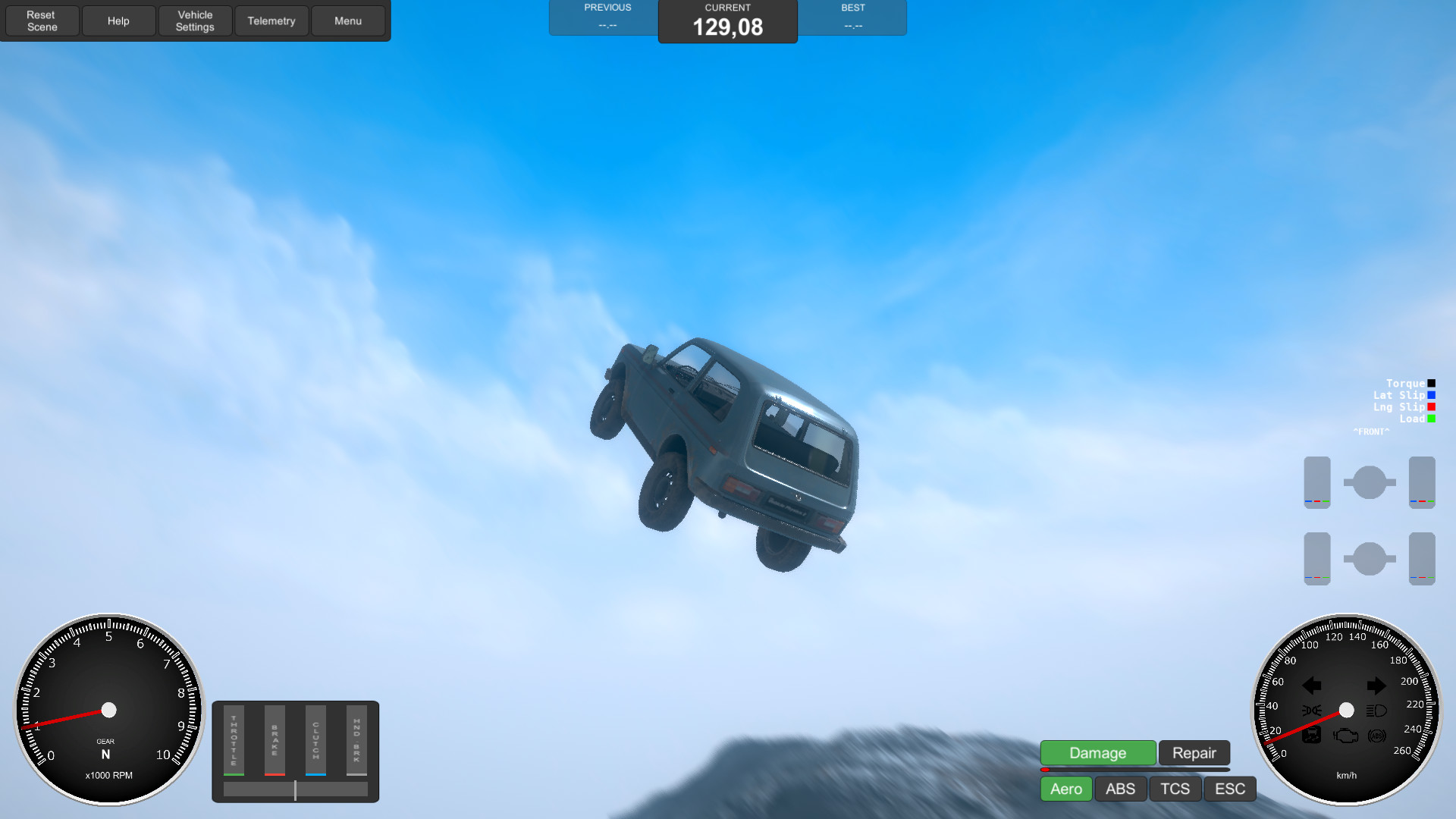This screenshot has width=1456, height=819.
Task: Enable ABS assistance
Action: coord(1120,789)
